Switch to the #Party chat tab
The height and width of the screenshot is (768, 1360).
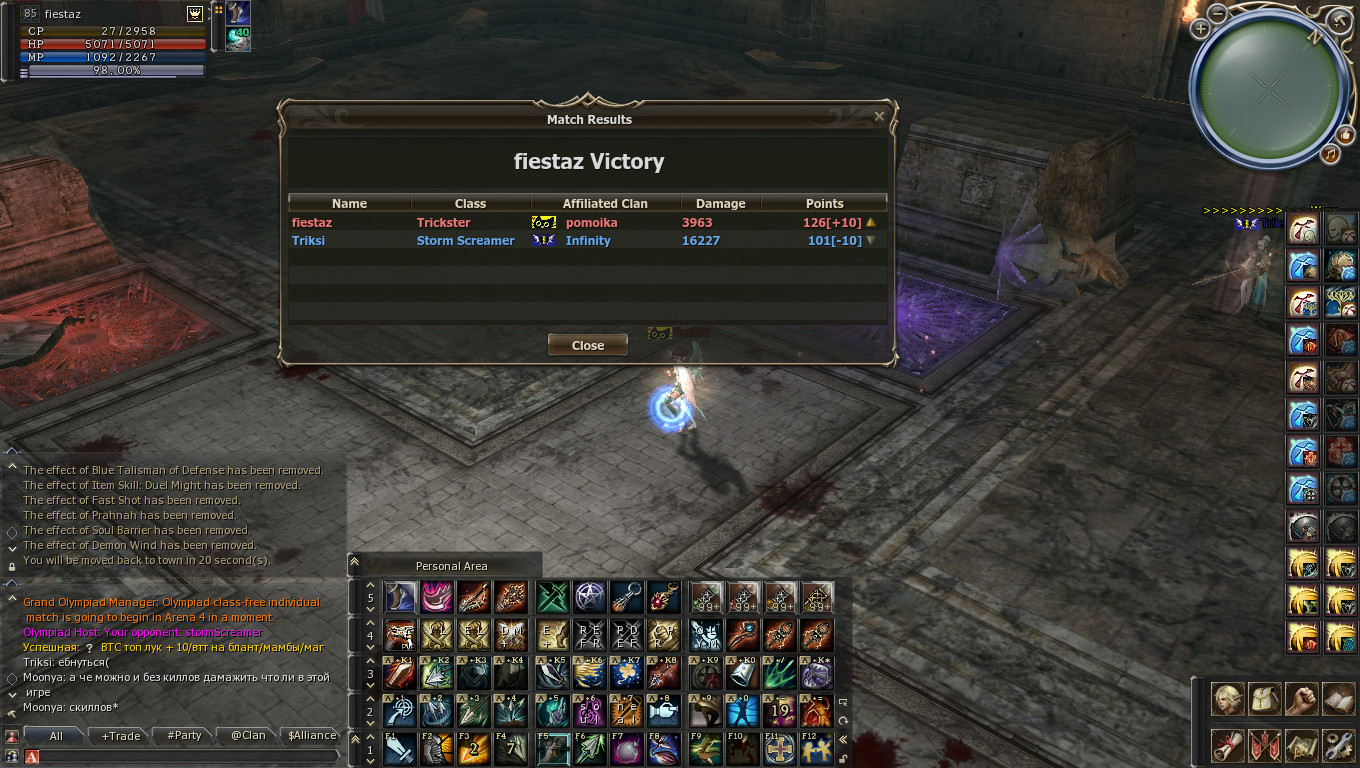[184, 736]
